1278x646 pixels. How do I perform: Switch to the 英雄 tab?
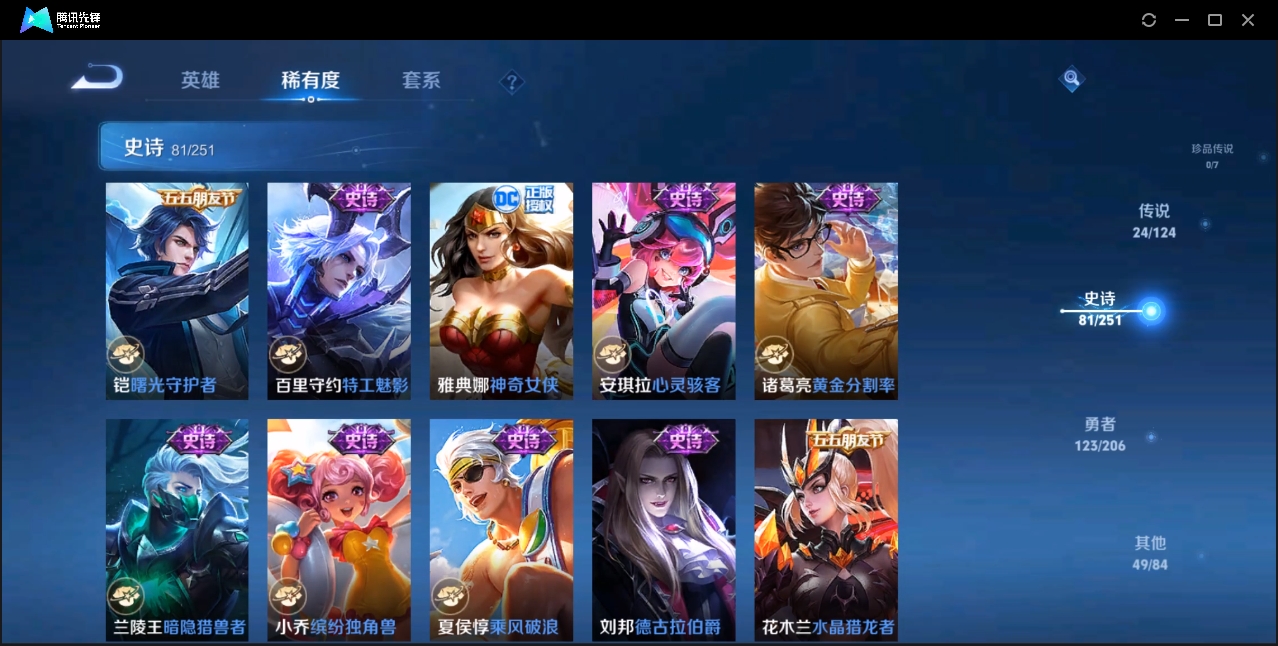(x=200, y=80)
